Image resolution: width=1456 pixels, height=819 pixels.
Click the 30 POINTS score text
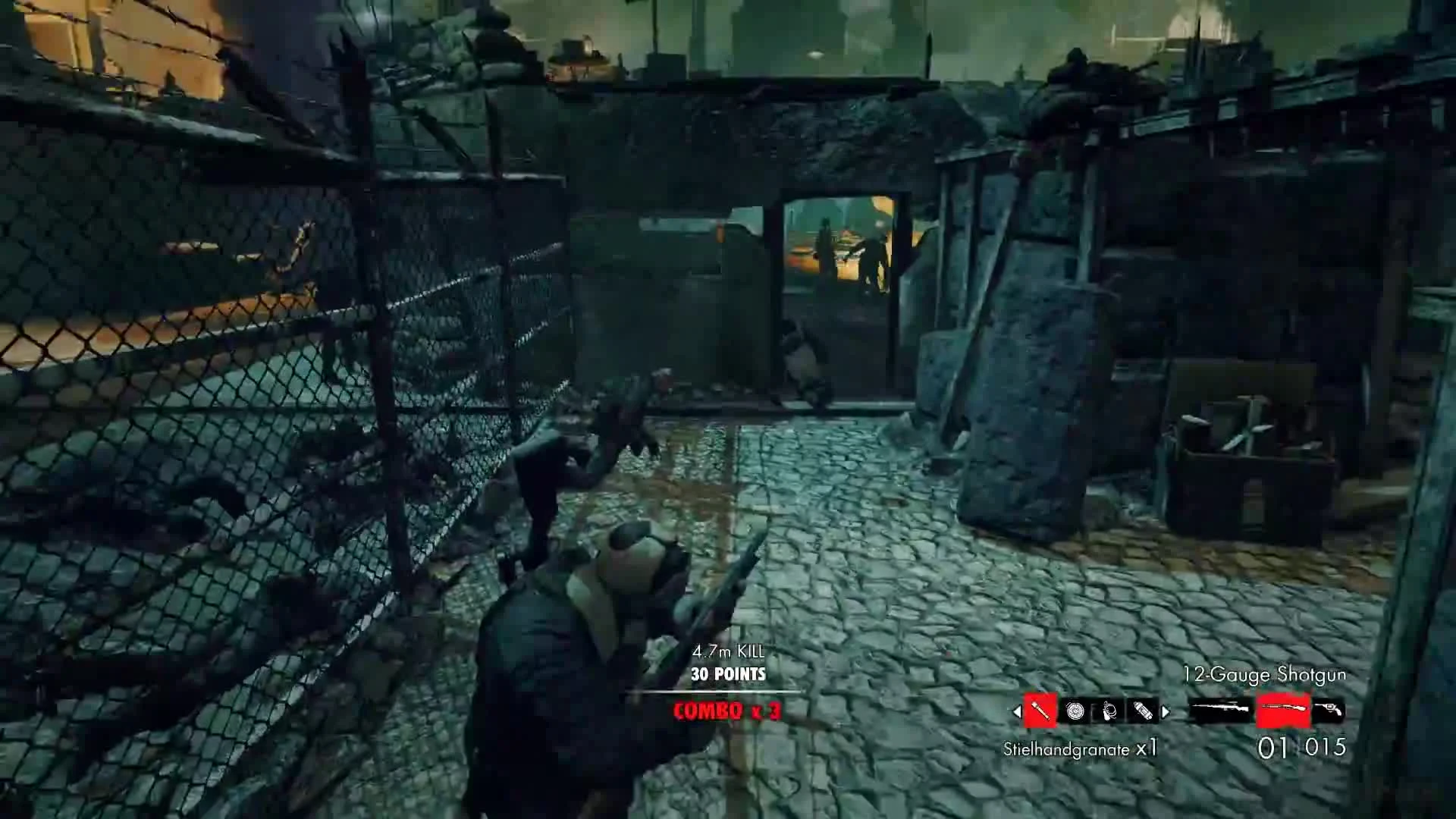point(729,673)
